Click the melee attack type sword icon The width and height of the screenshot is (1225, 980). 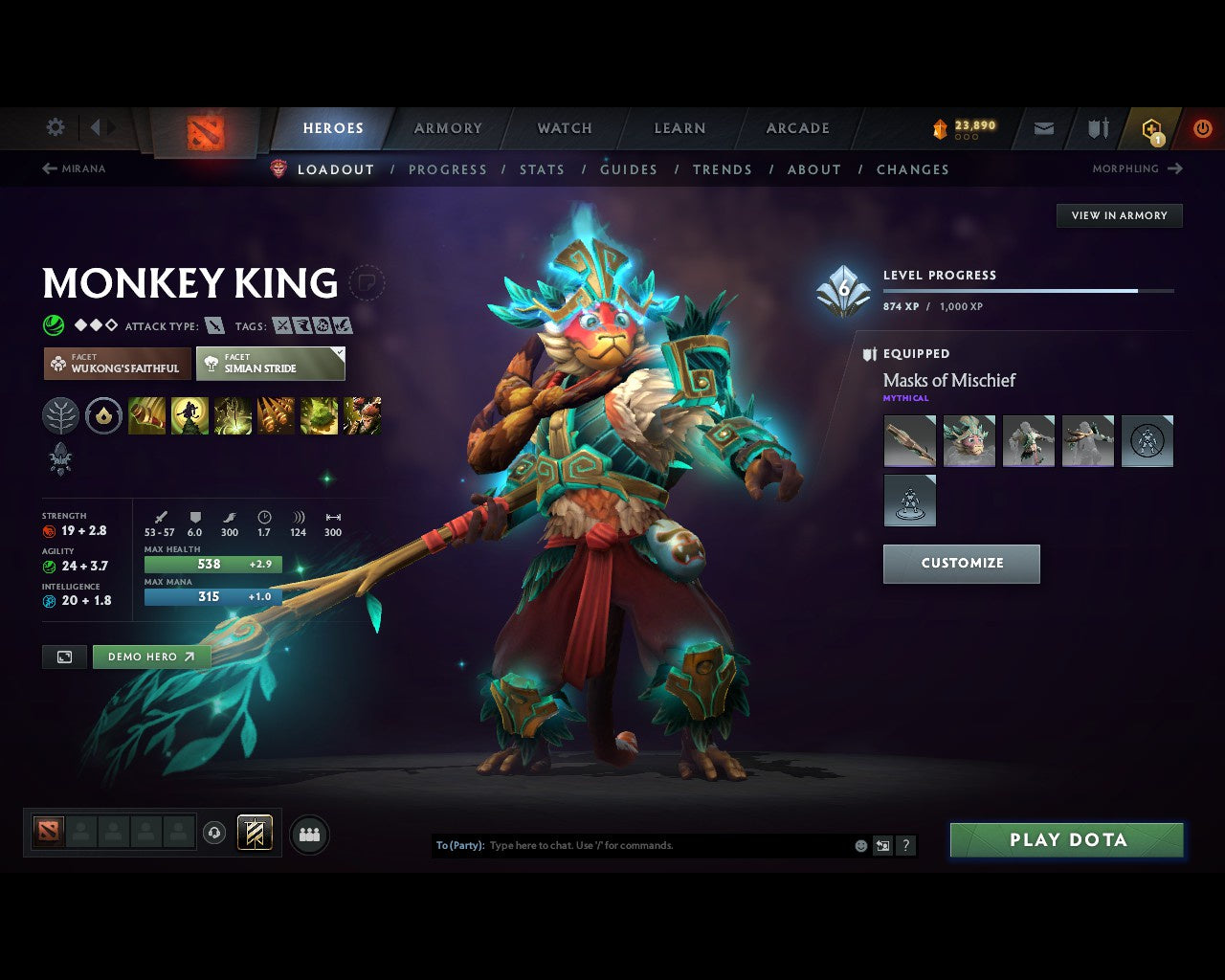212,325
